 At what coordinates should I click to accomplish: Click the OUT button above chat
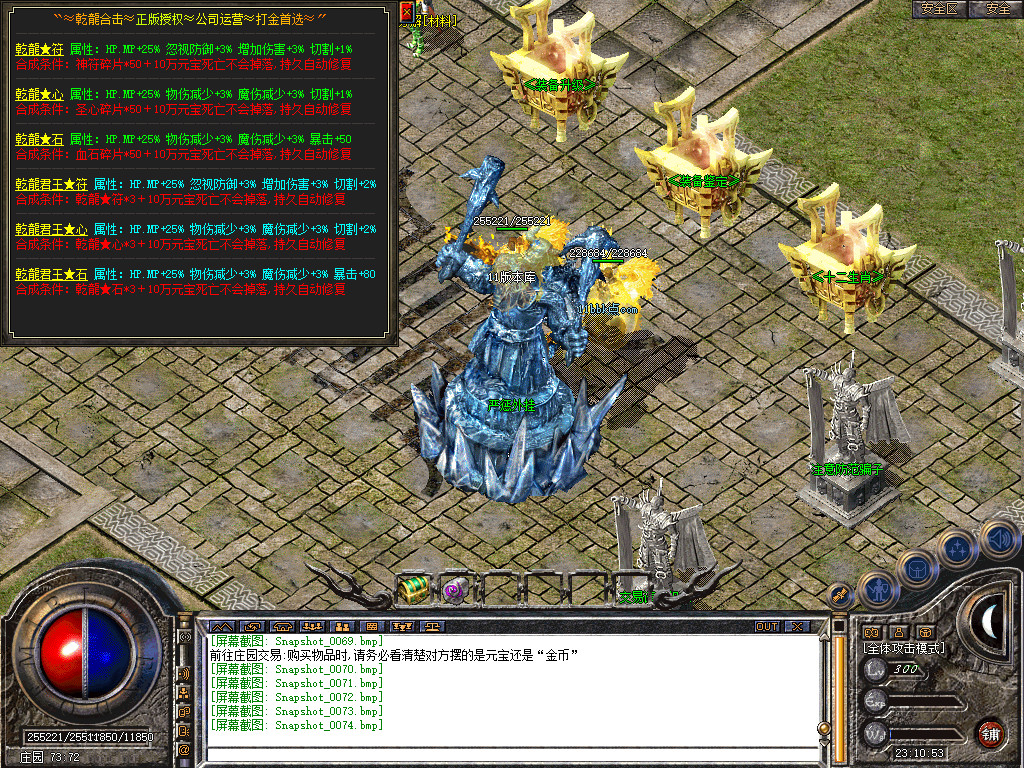click(x=767, y=627)
